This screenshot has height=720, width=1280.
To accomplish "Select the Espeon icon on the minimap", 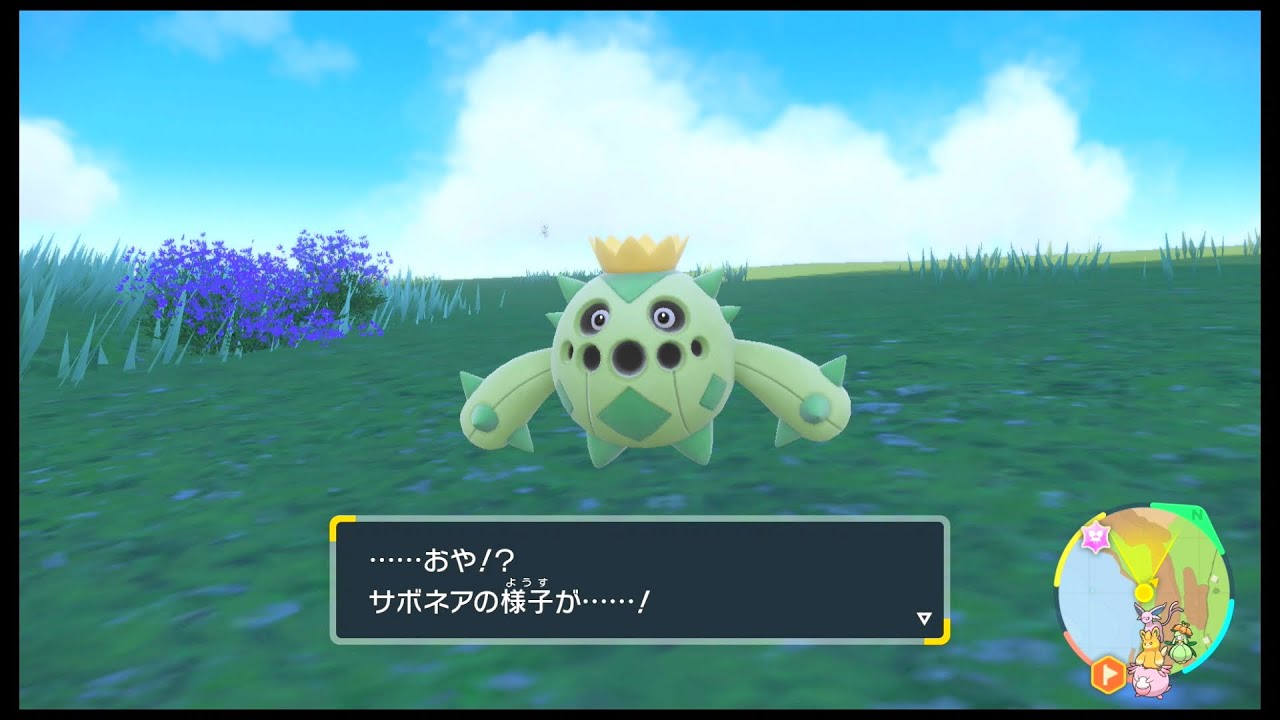I will (x=1146, y=618).
